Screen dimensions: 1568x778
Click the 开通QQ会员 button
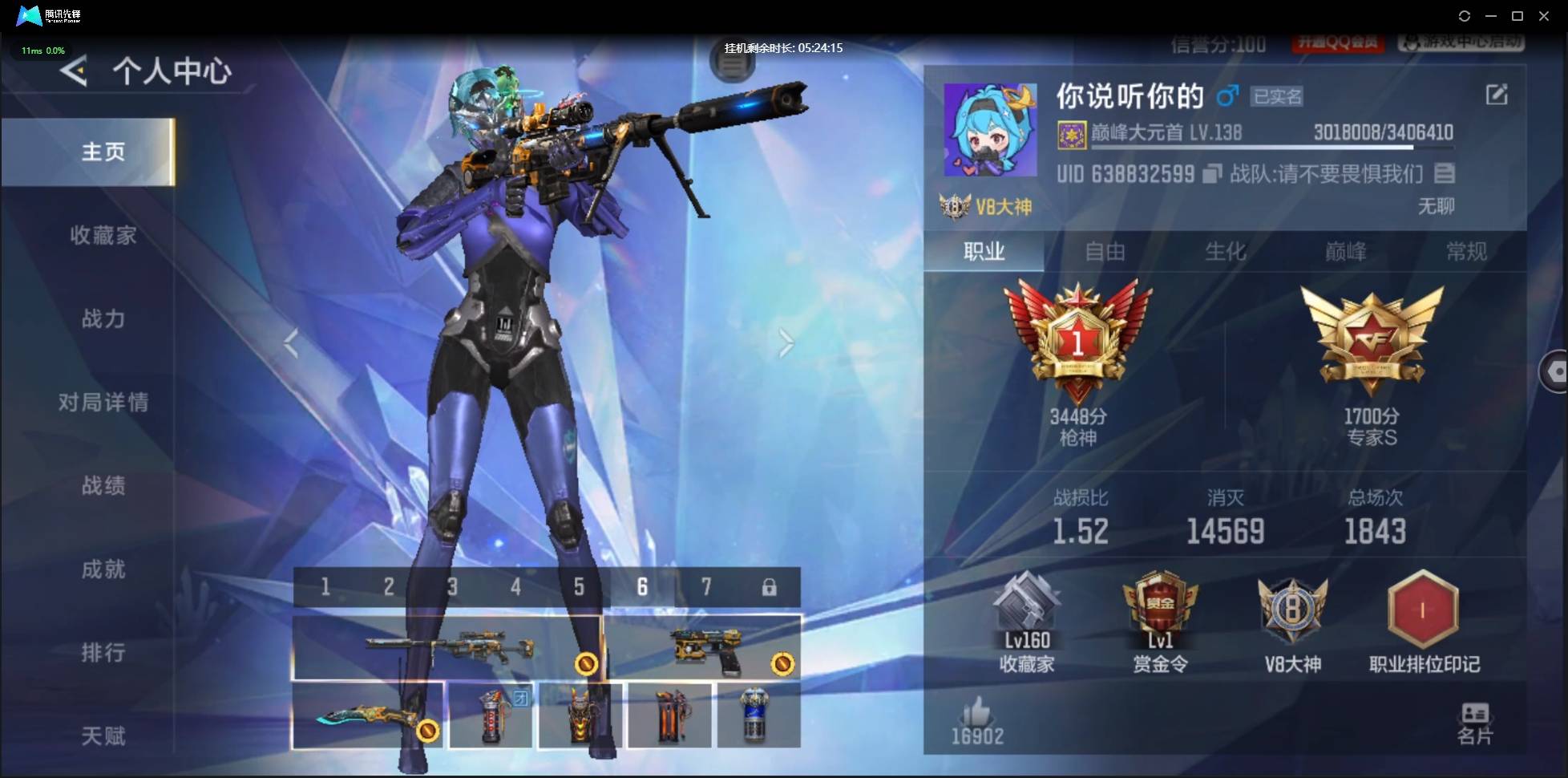click(1340, 43)
